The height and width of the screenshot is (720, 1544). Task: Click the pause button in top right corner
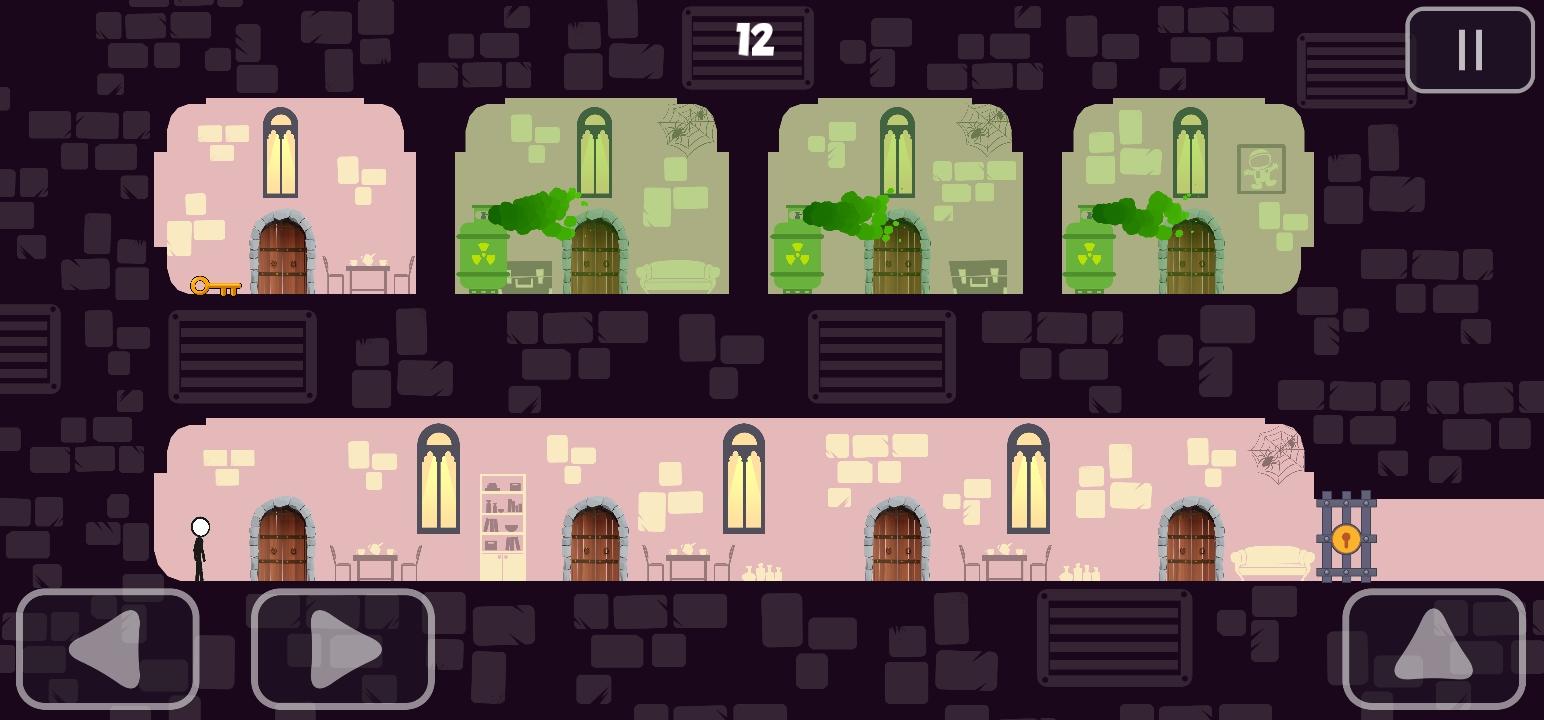1469,51
